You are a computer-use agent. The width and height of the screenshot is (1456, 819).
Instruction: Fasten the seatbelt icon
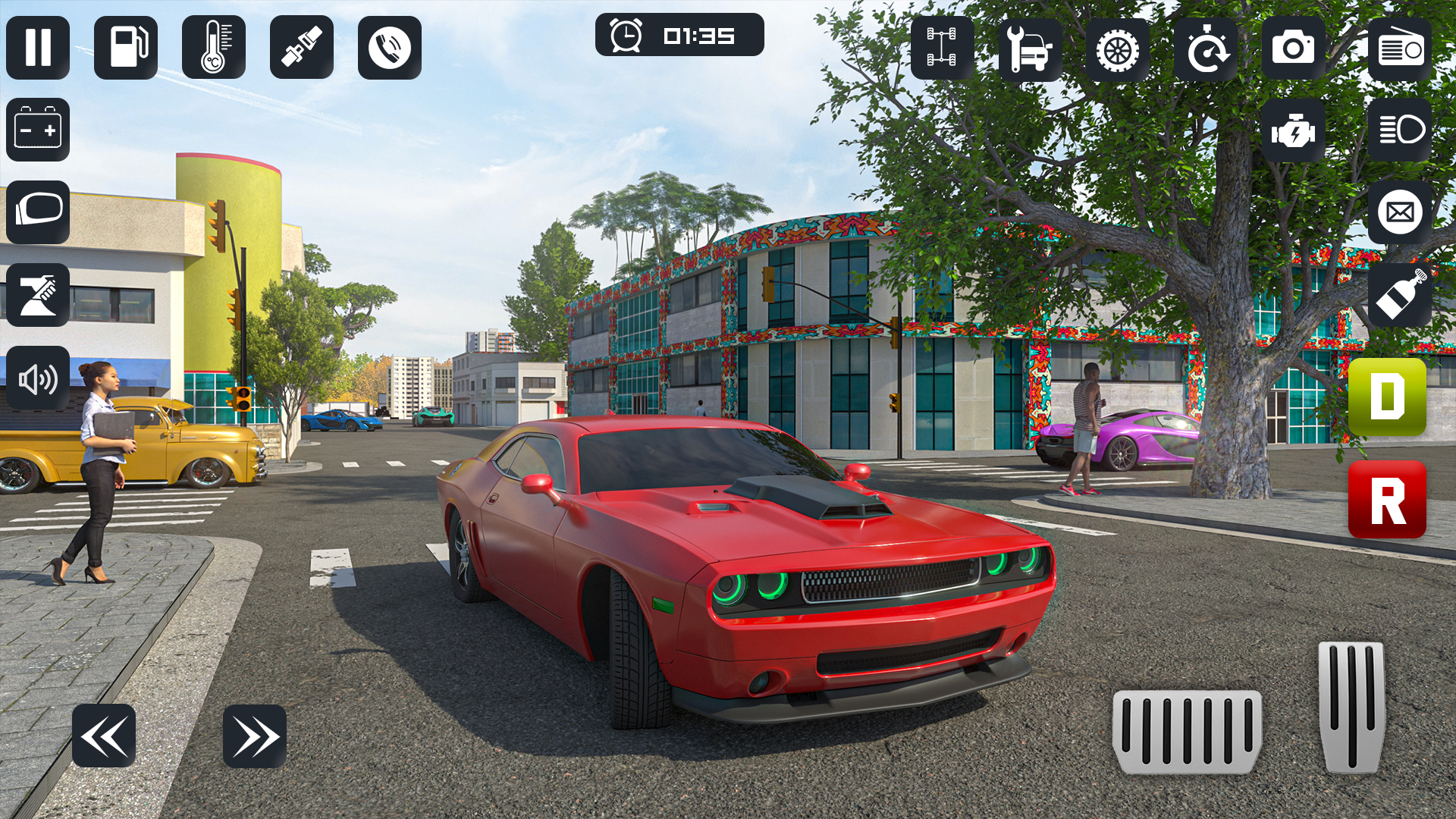(x=302, y=47)
